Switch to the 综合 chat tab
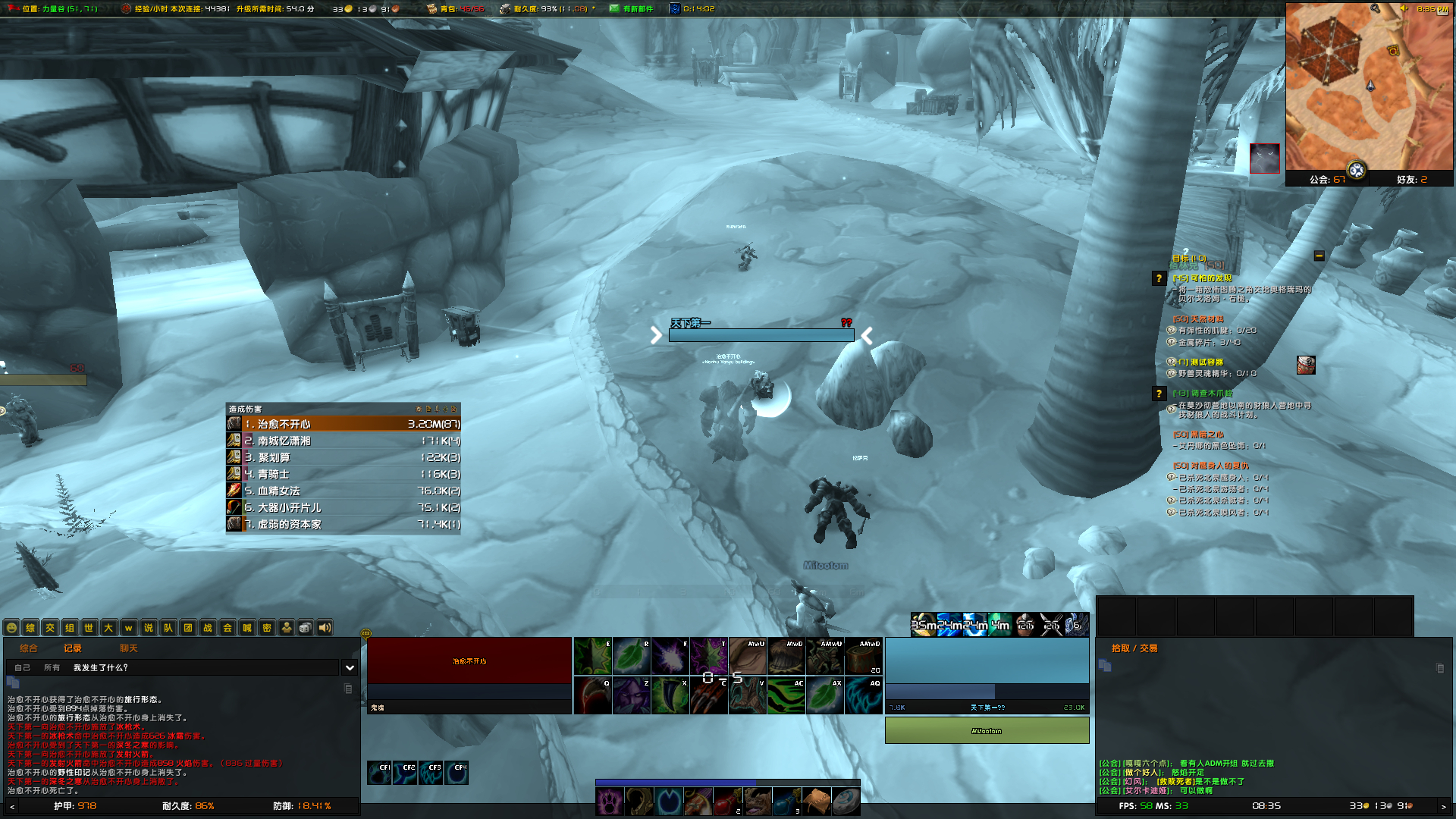1456x819 pixels. [x=30, y=648]
